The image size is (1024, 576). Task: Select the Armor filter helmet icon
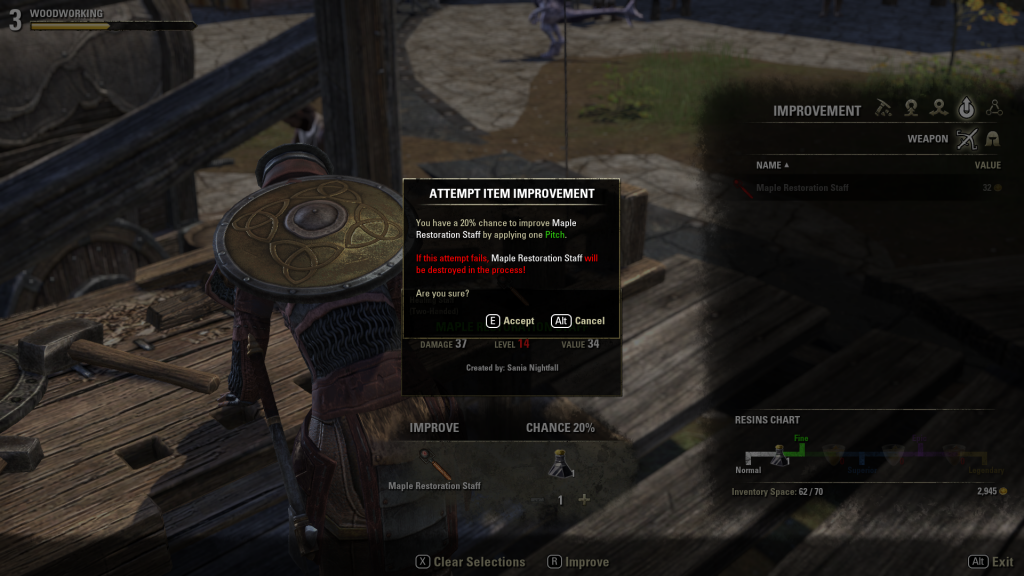pyautogui.click(x=993, y=139)
